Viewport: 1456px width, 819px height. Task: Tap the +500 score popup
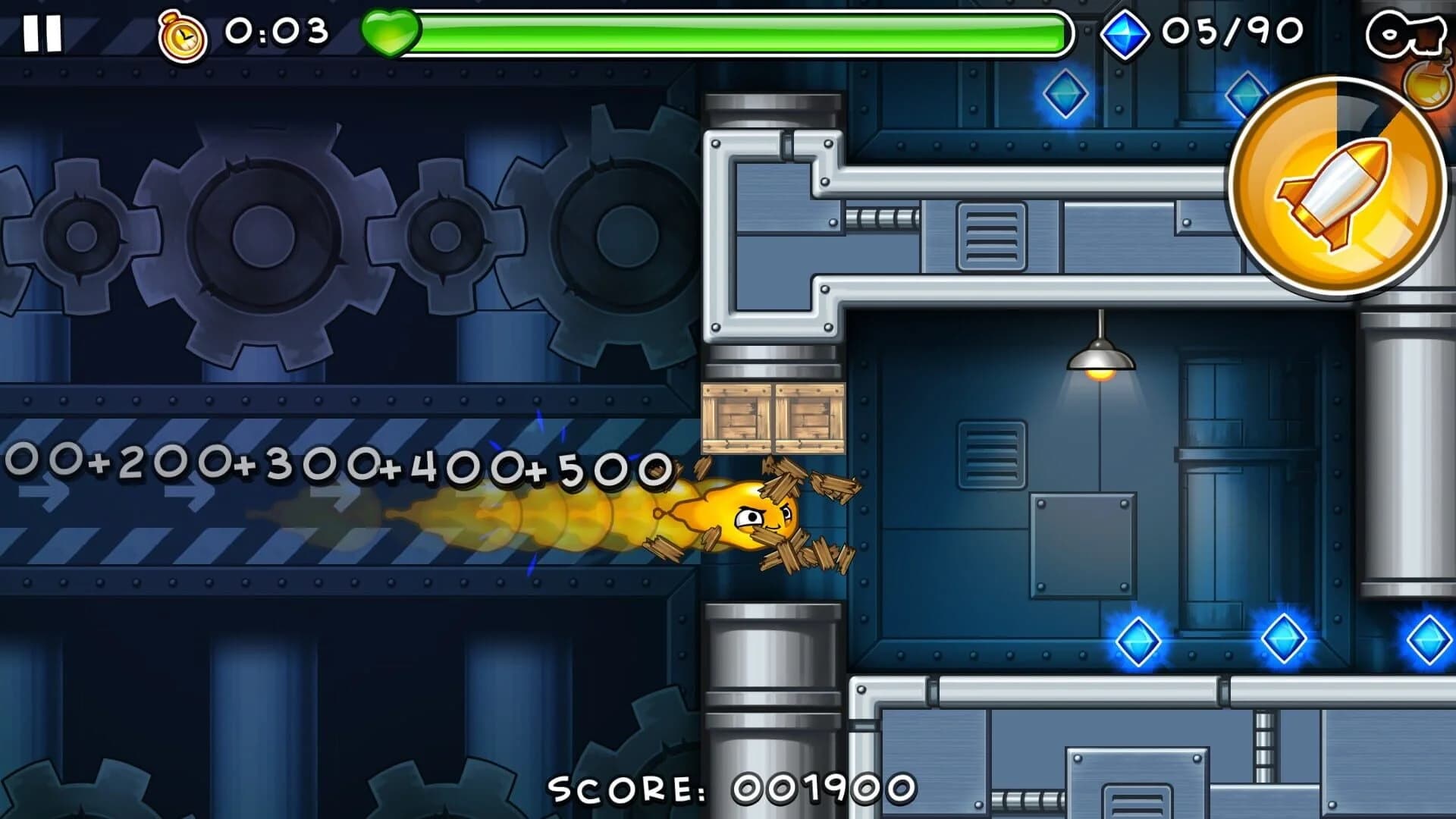[599, 470]
